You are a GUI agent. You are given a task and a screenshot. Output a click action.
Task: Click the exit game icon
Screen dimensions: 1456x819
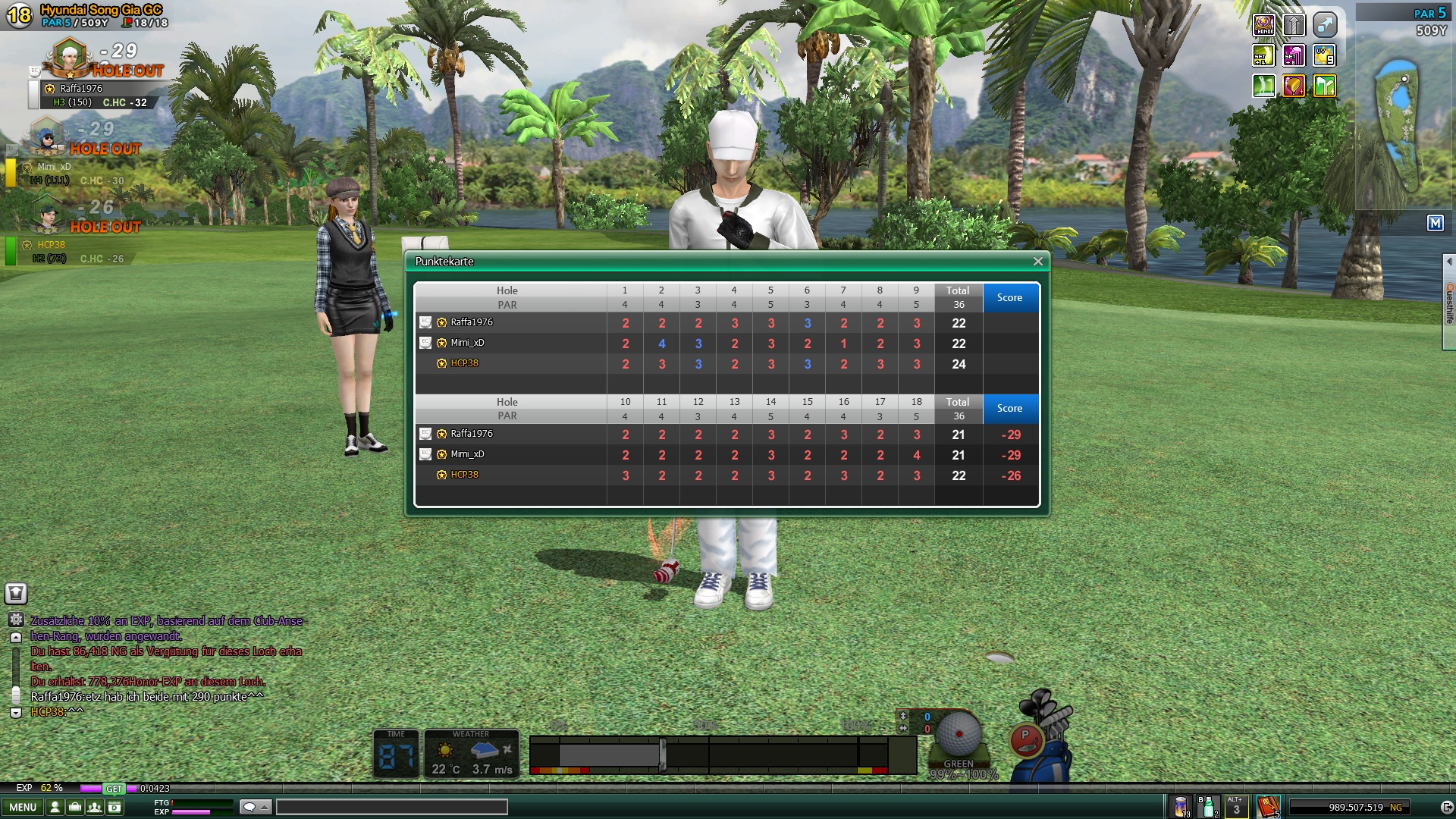(x=1446, y=807)
